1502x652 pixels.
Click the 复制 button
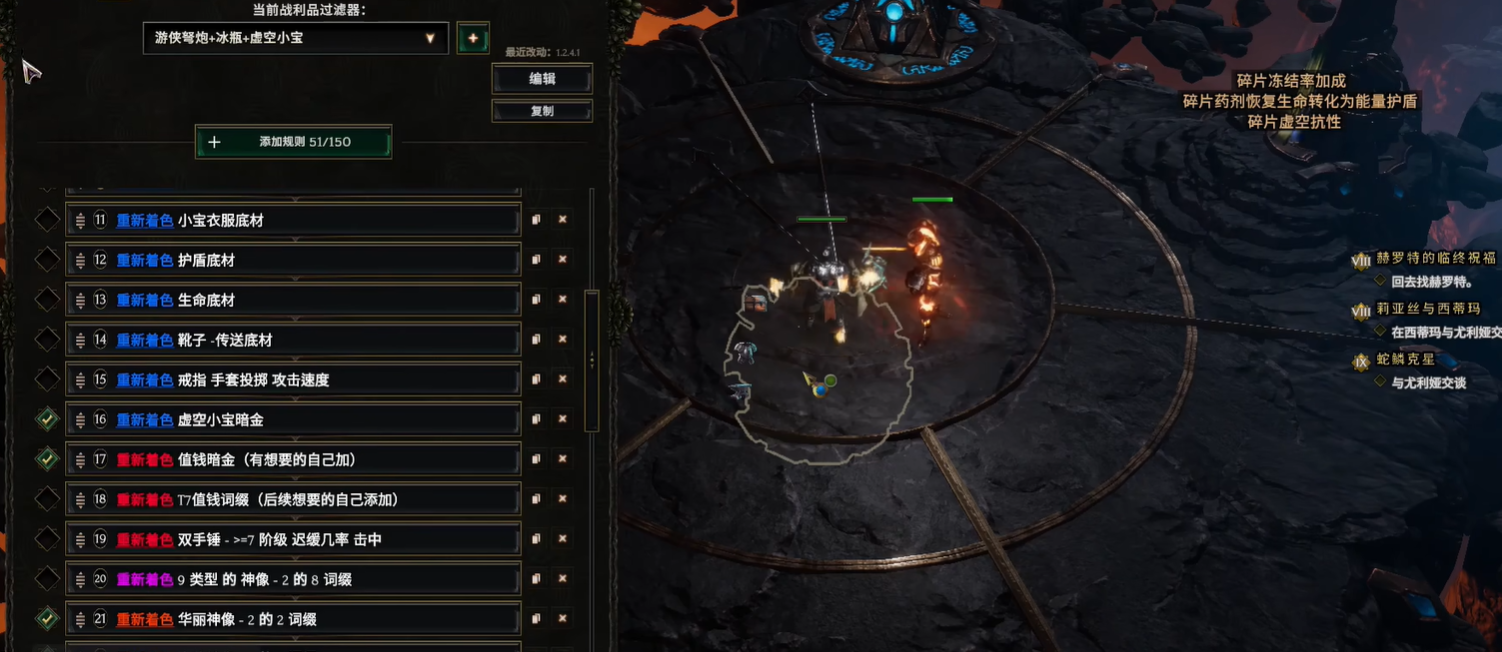coord(542,111)
